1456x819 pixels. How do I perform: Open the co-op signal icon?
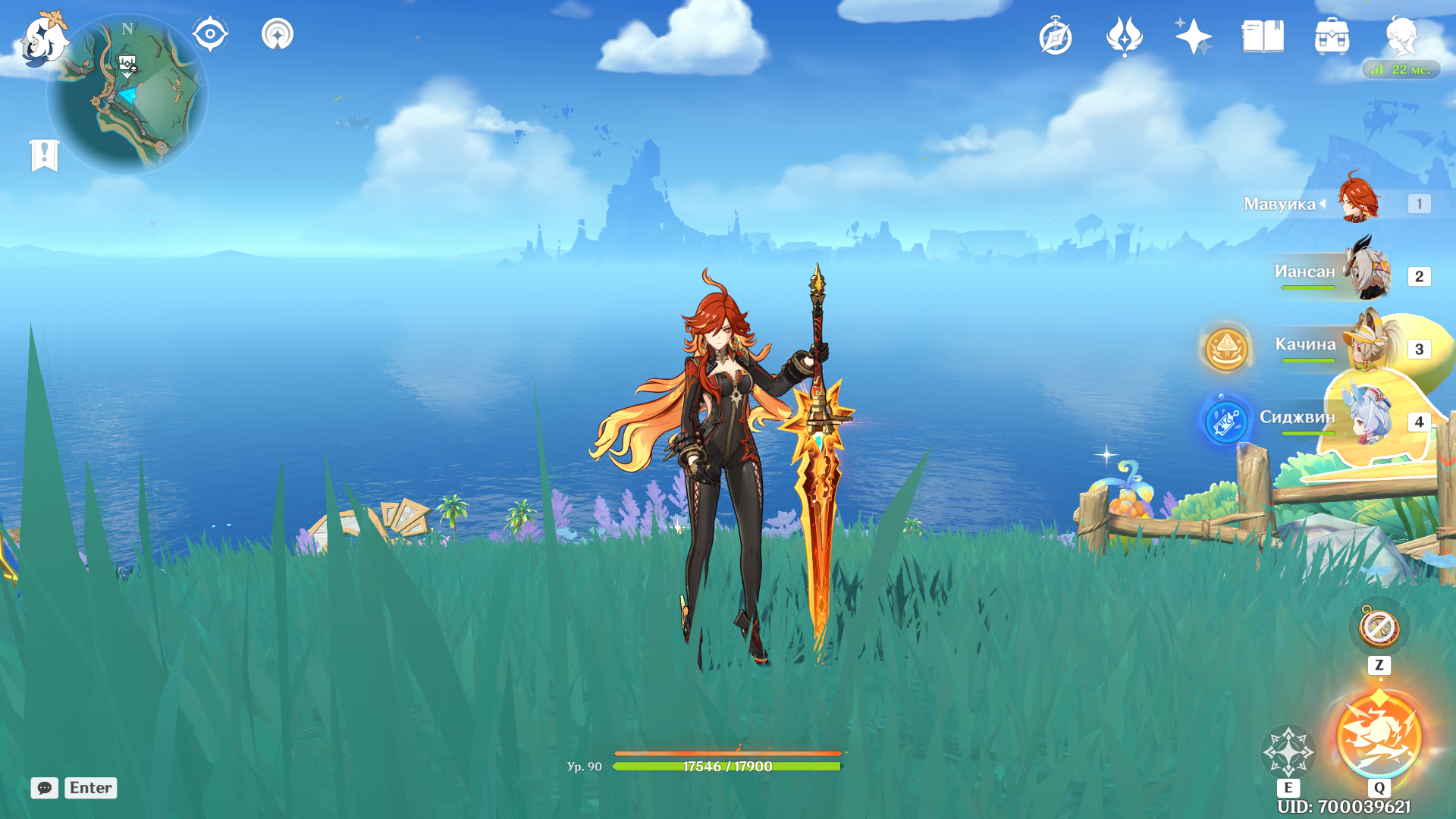click(x=278, y=34)
